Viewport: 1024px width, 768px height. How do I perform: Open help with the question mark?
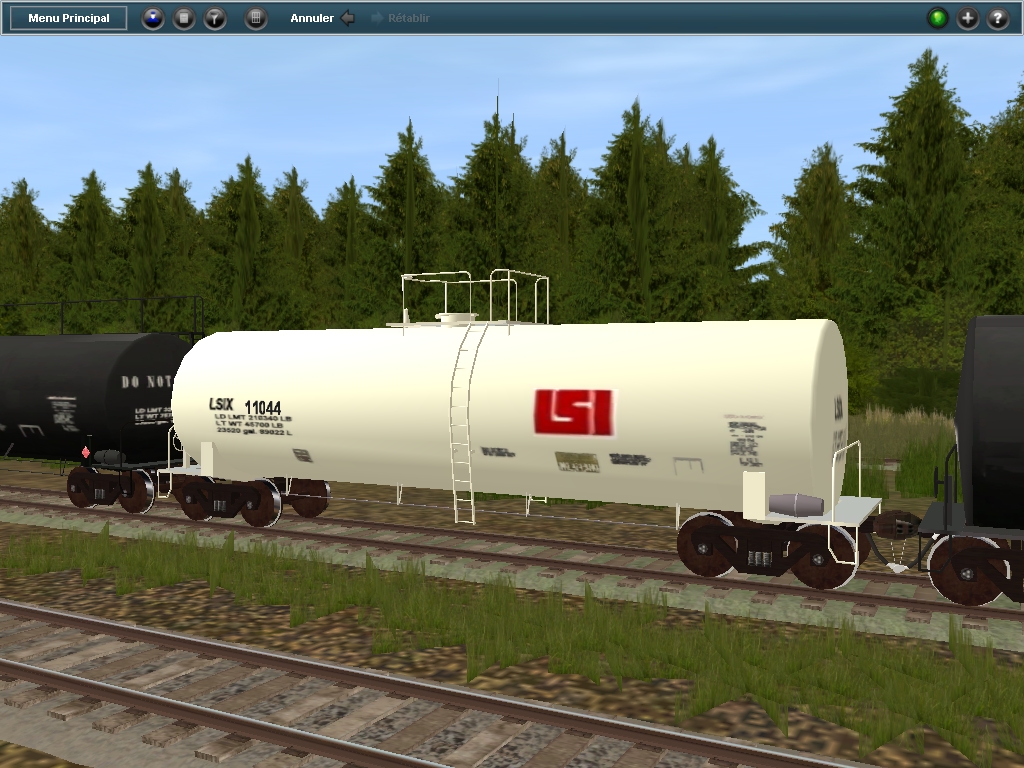point(998,18)
